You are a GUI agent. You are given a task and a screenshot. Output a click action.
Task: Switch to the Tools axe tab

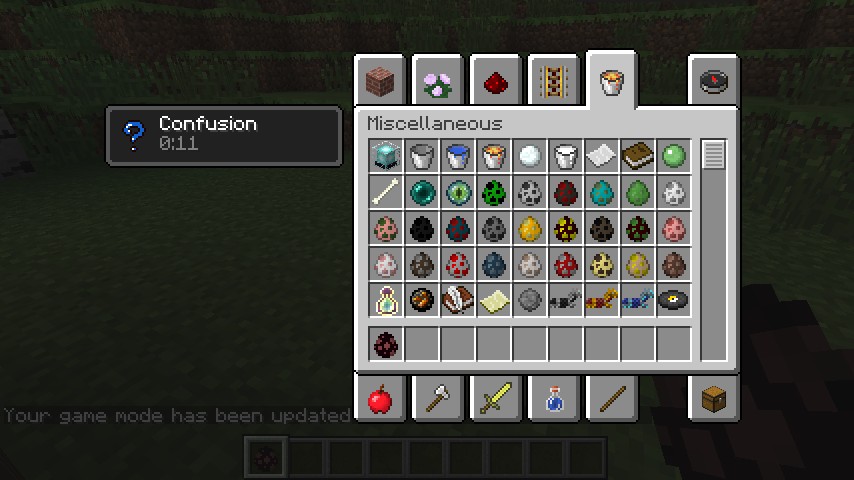point(438,400)
